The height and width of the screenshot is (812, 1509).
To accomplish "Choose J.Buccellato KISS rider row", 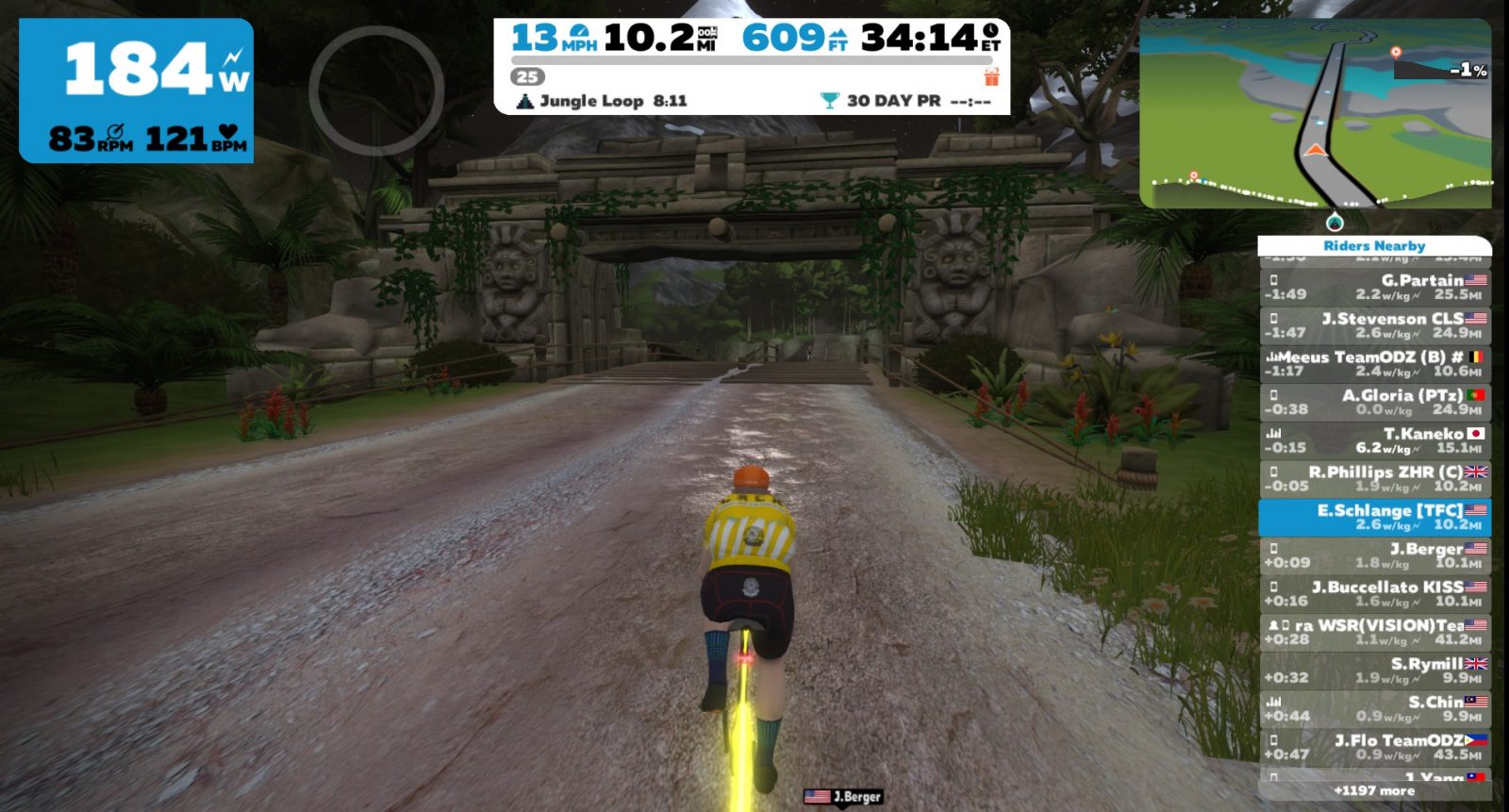I will [x=1374, y=593].
